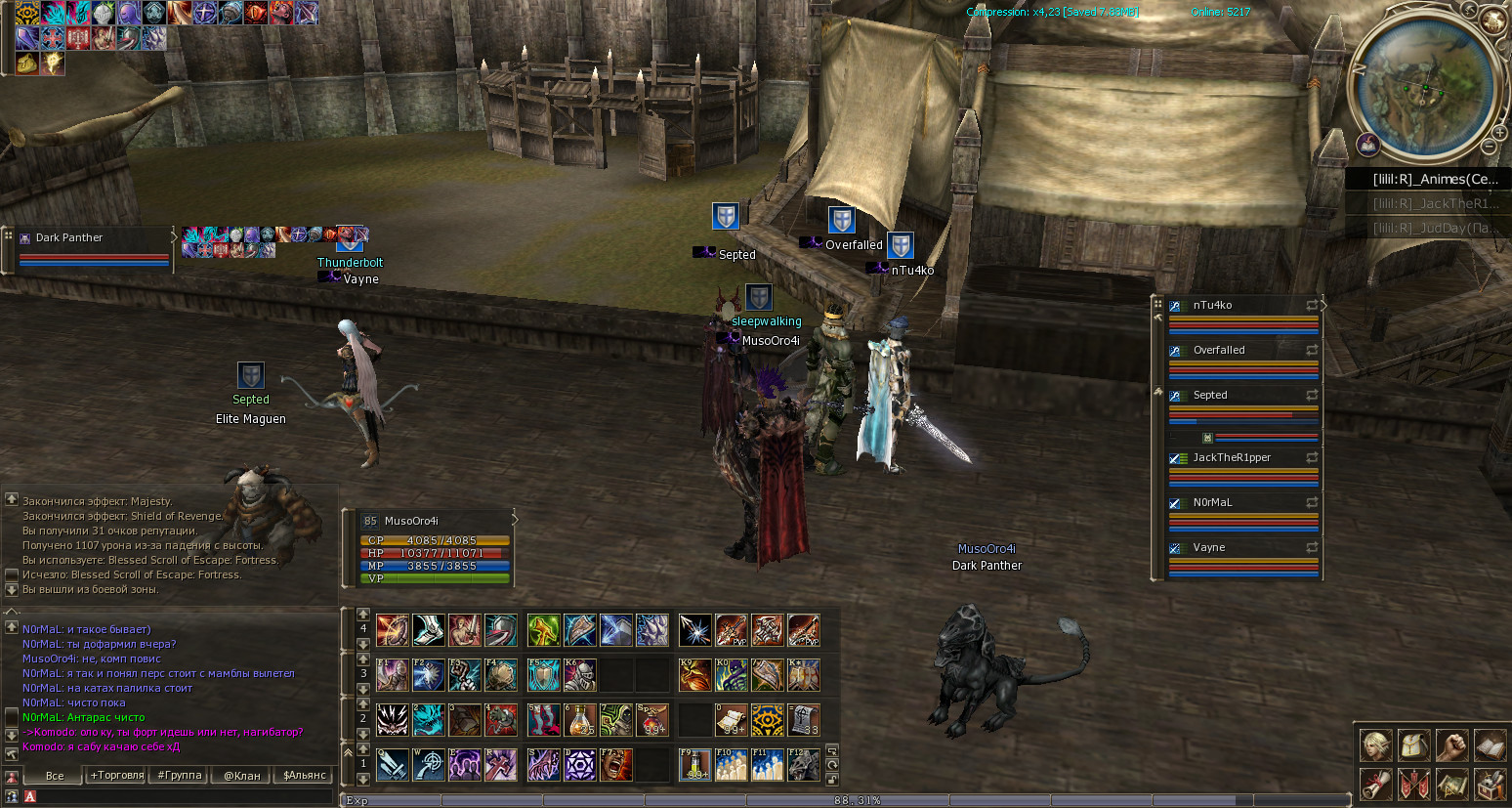
Task: Activate the Q sword skill slot
Action: click(x=393, y=765)
